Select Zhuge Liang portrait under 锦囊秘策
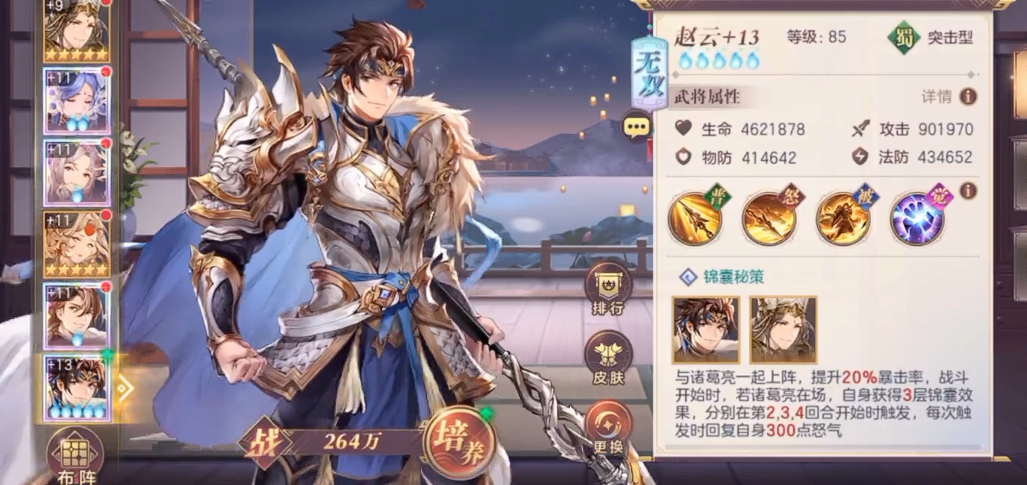The image size is (1027, 485). [x=783, y=328]
